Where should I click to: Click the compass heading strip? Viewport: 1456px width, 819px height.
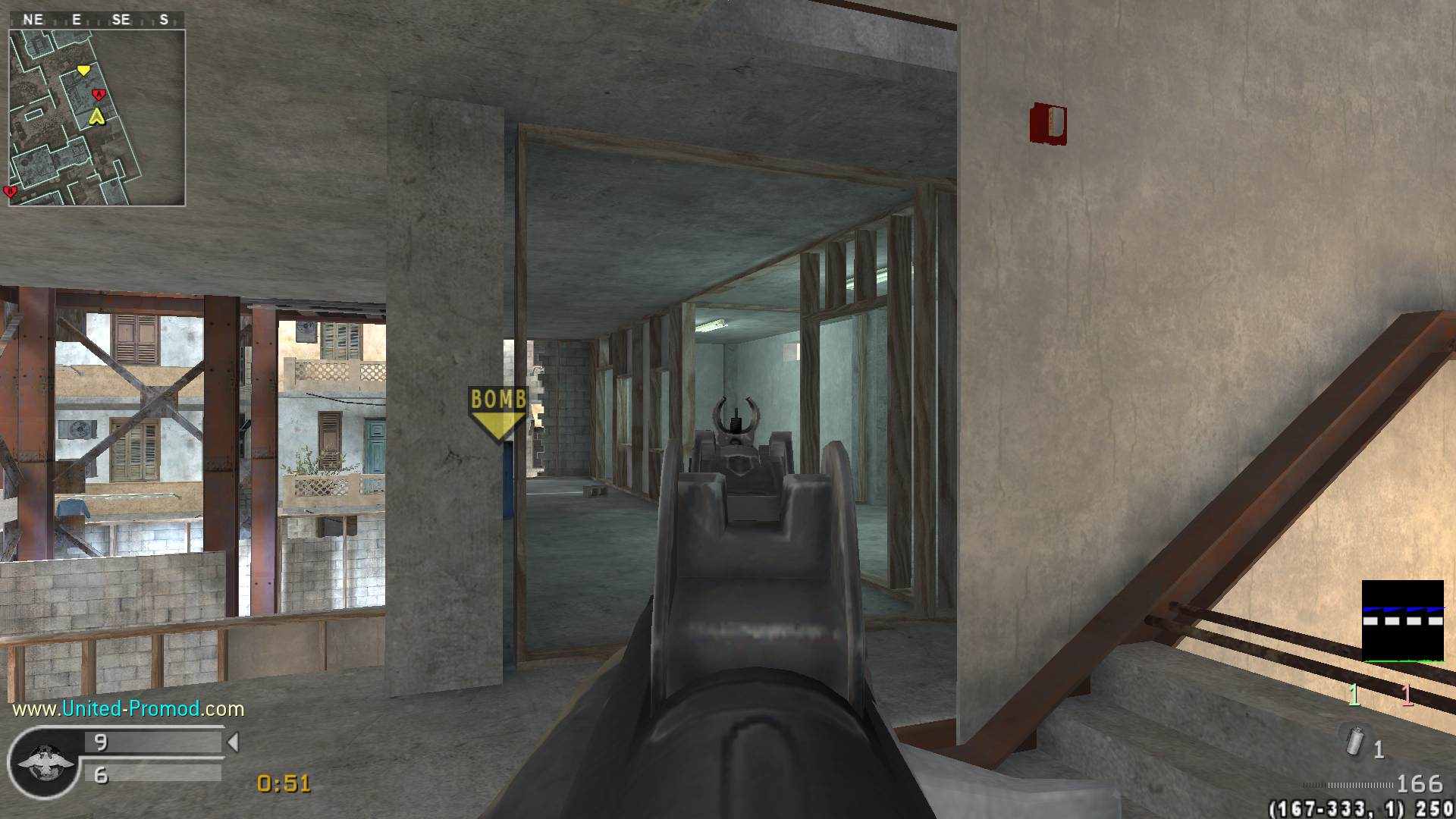(97, 20)
